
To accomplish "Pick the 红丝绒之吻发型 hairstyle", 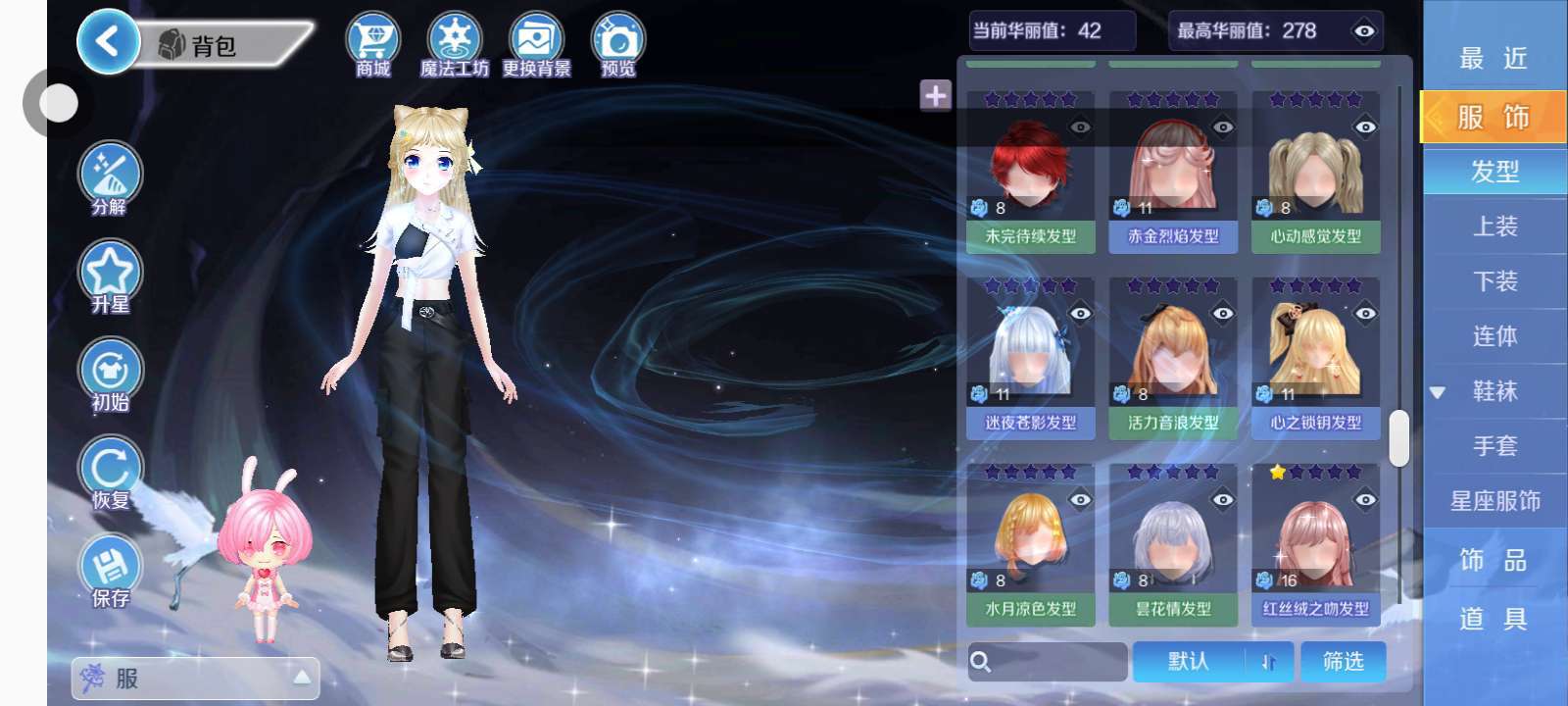I will point(1315,545).
